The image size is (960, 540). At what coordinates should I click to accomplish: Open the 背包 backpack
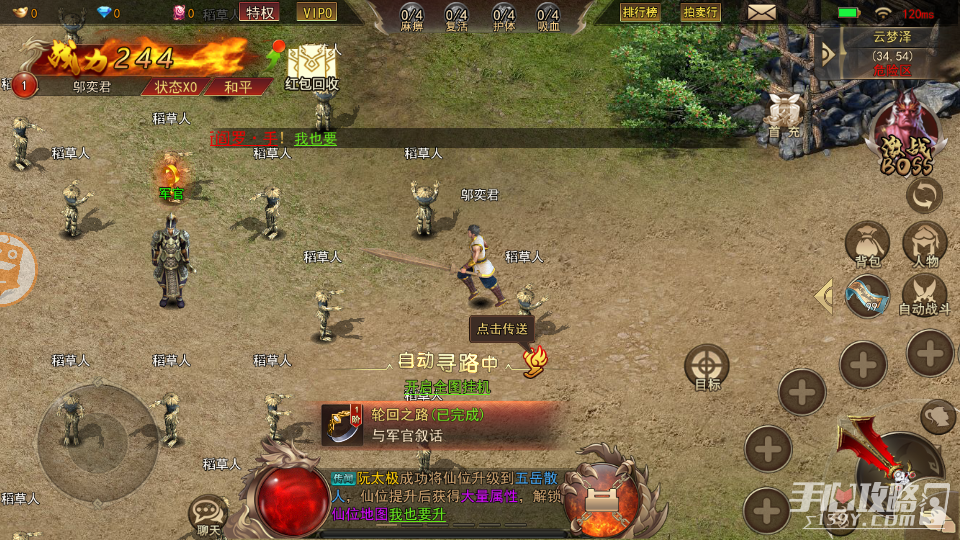(867, 246)
